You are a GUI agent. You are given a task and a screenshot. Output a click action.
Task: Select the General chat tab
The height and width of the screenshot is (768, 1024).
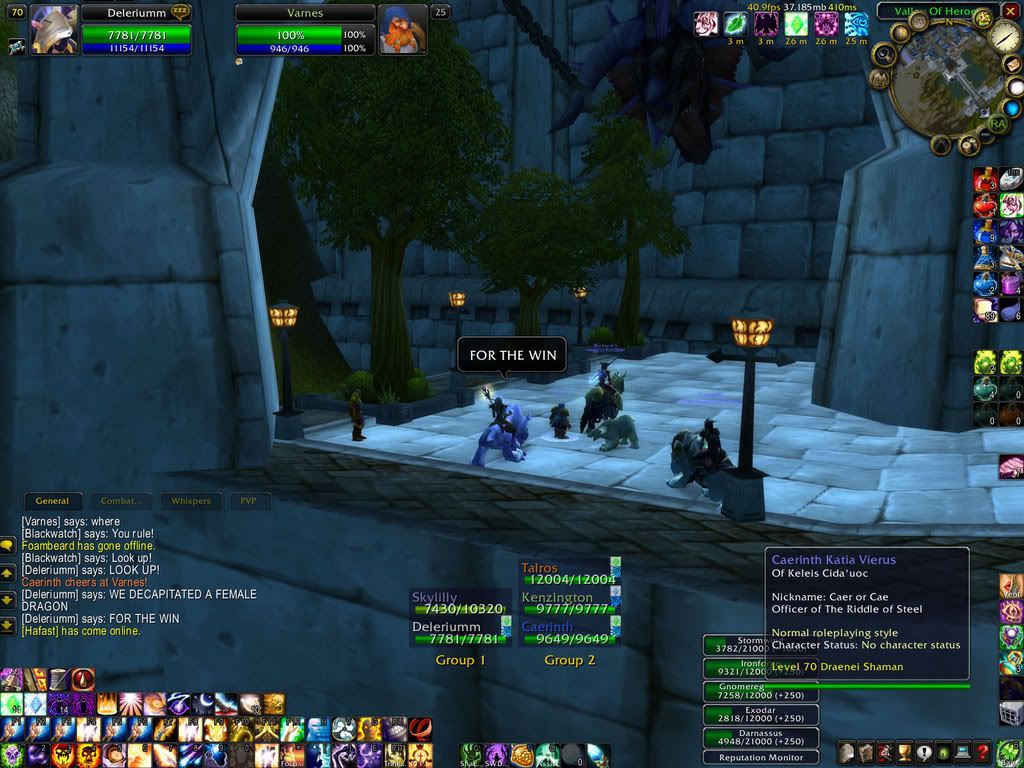53,501
